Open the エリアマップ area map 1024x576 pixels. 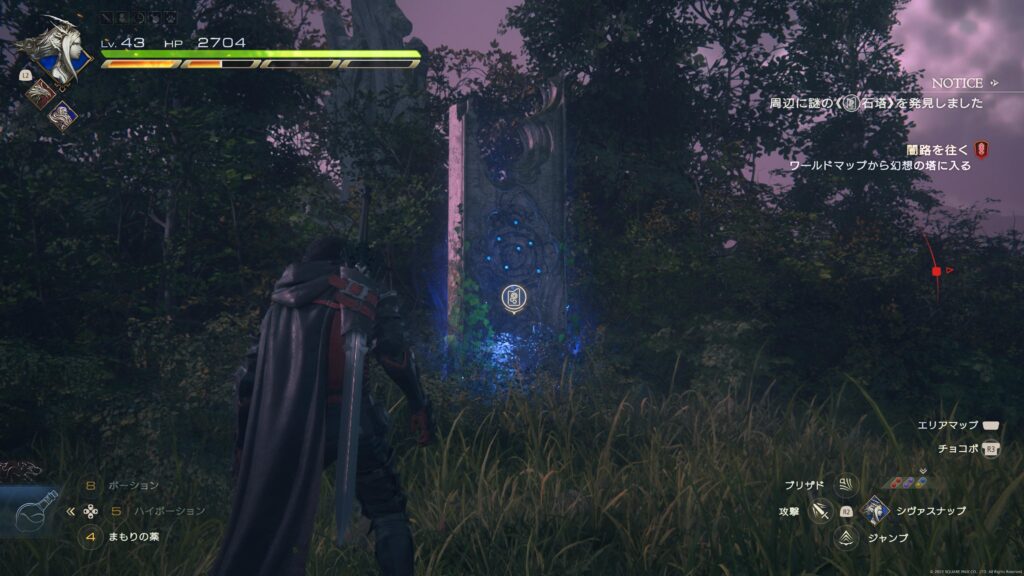click(991, 426)
